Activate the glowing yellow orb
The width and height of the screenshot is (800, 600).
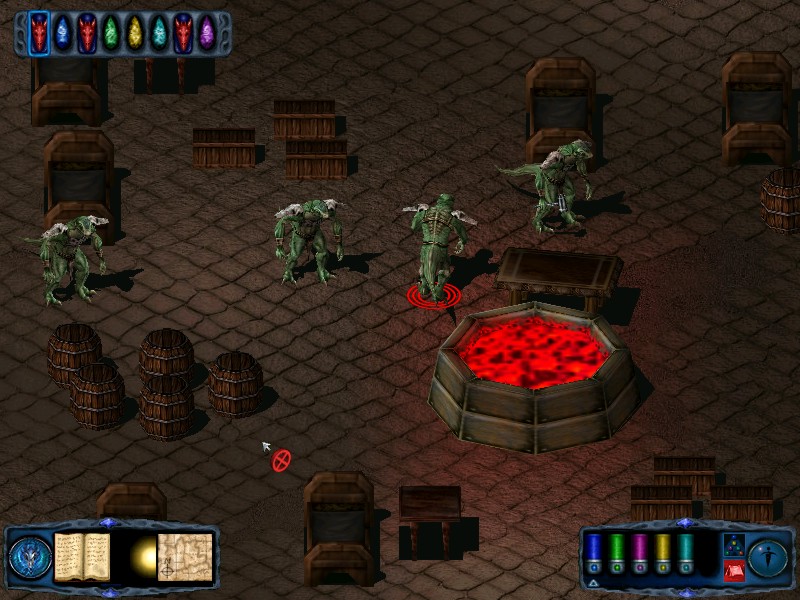click(145, 555)
